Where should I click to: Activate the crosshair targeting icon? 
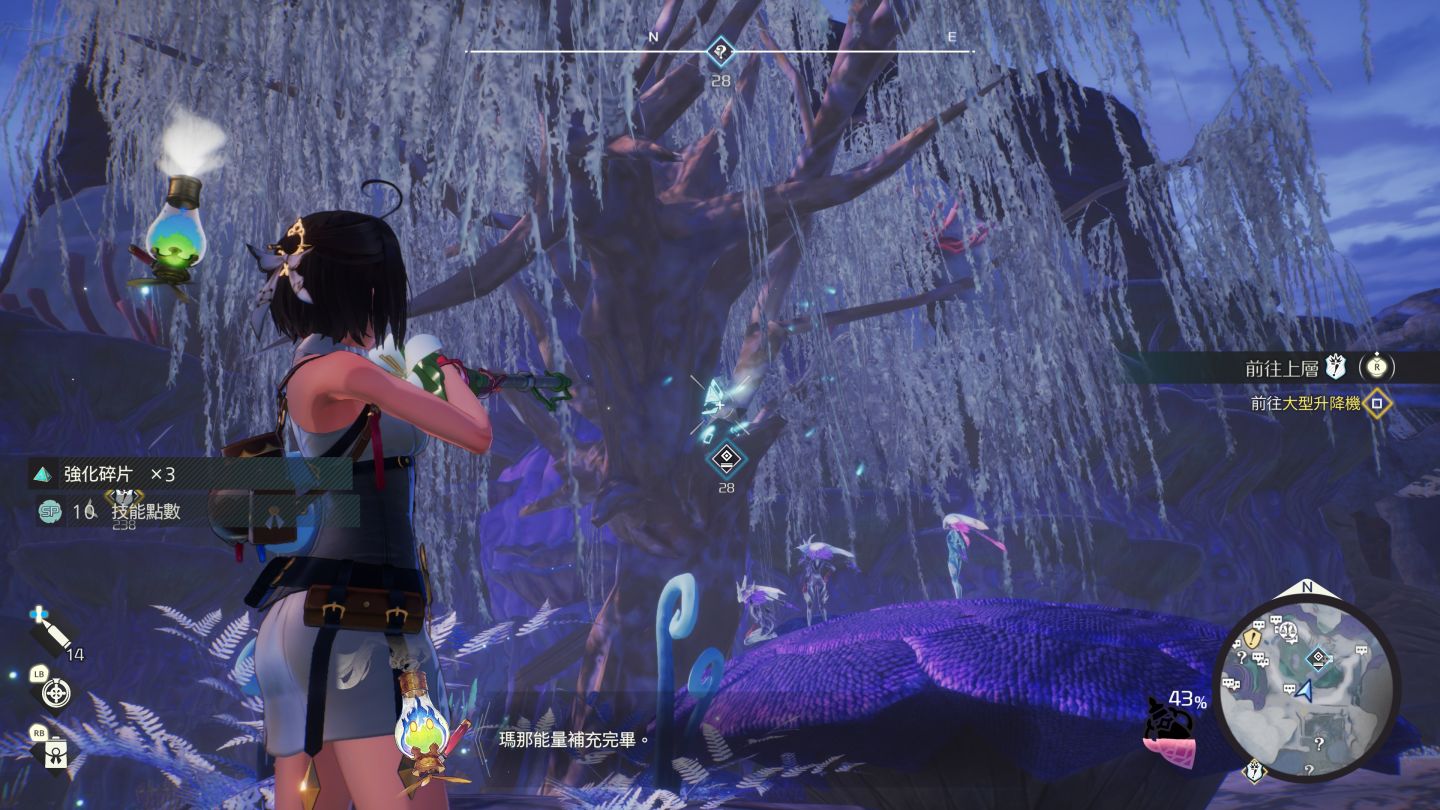coord(56,692)
